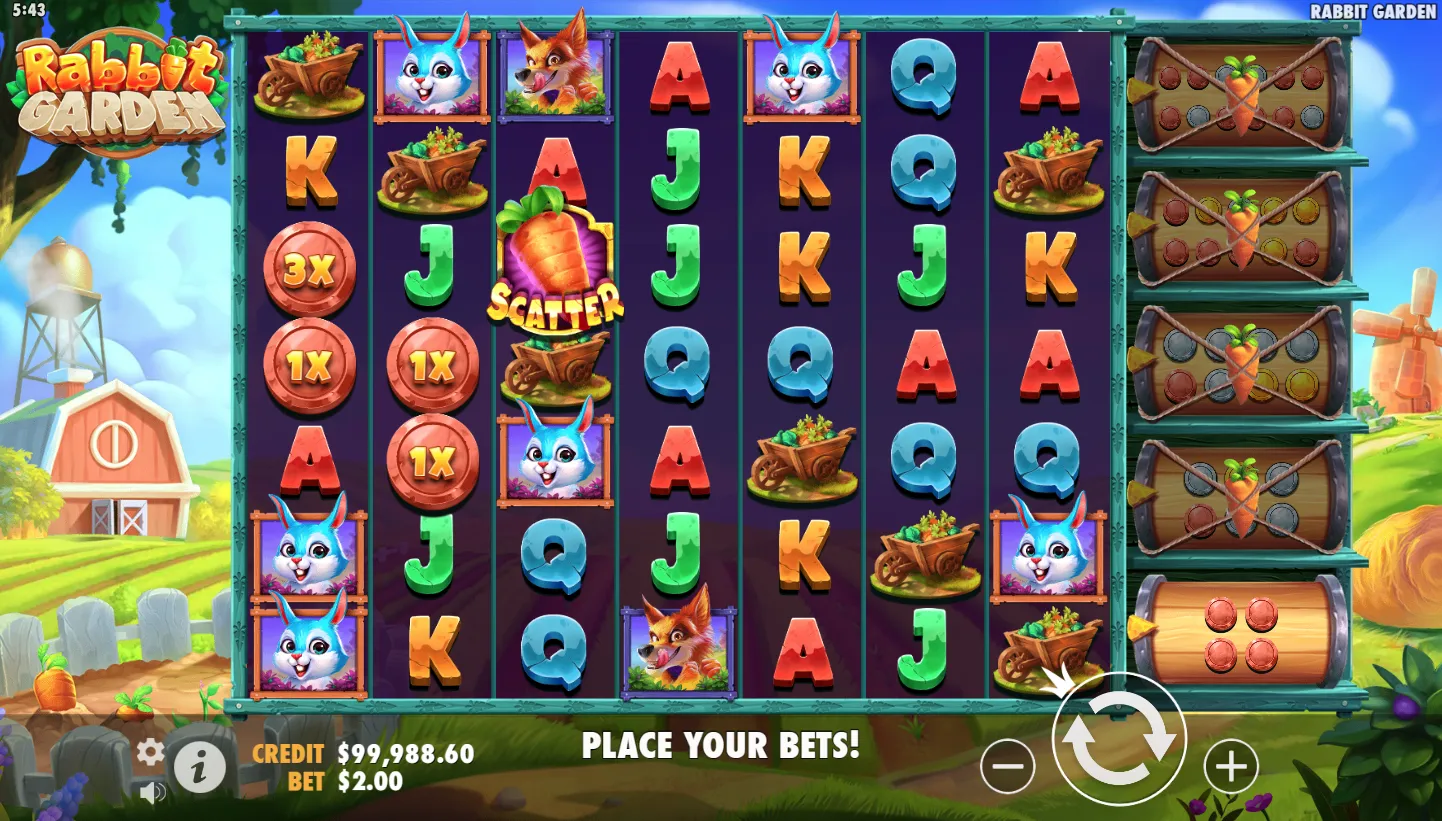Toggle the sound speaker icon
This screenshot has width=1442, height=821.
[x=152, y=794]
